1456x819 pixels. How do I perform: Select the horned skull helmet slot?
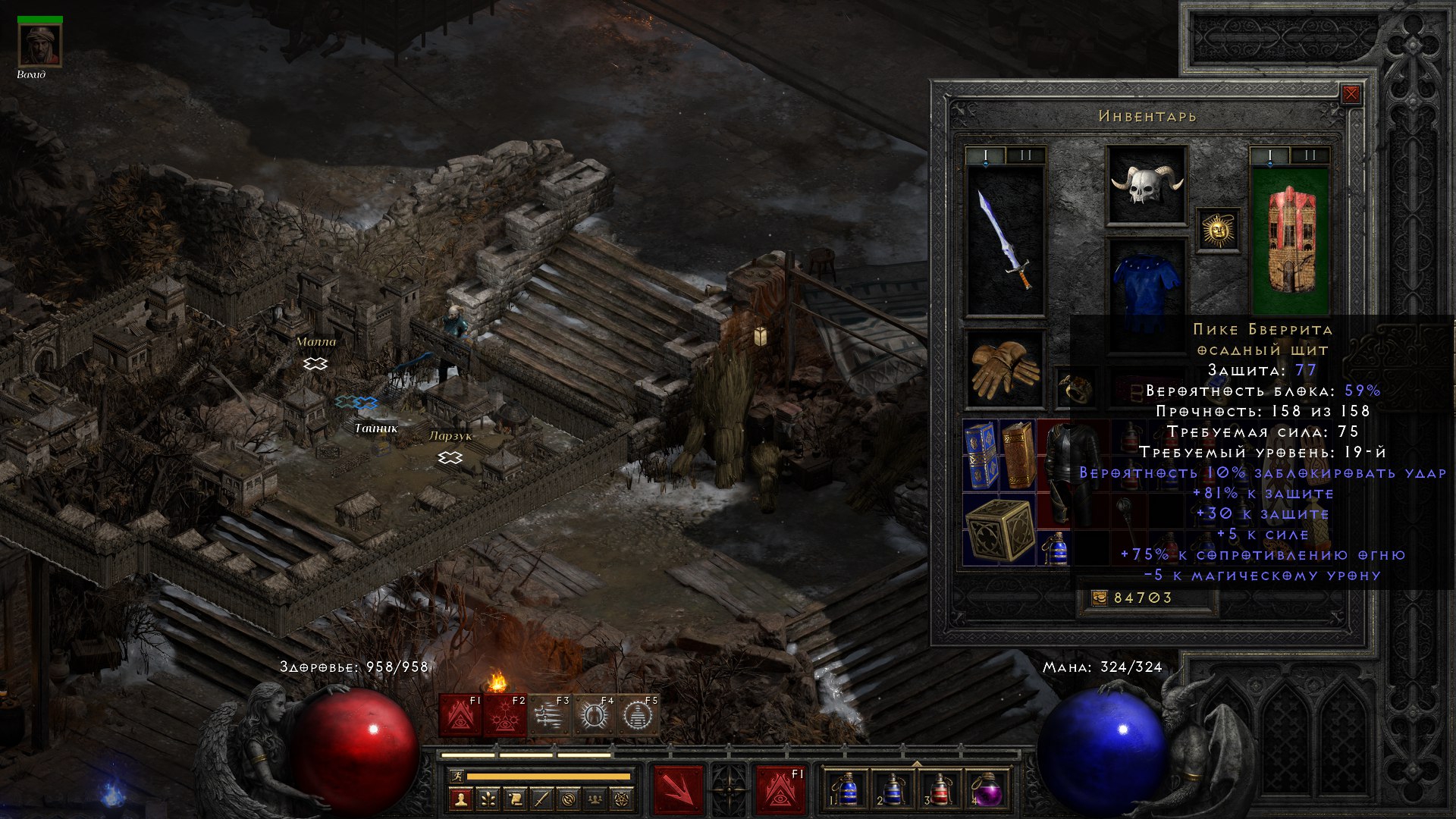(x=1146, y=184)
